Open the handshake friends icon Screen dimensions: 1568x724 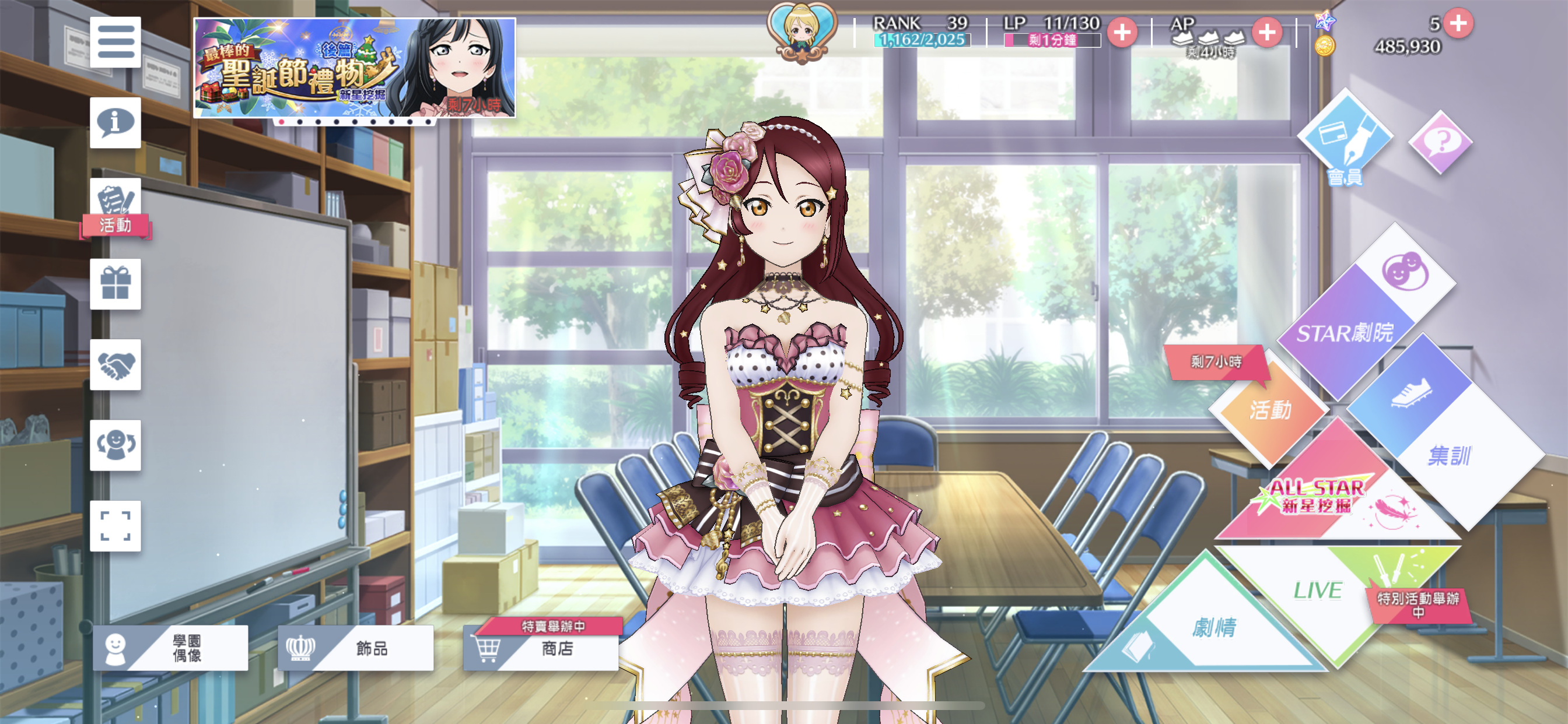(115, 364)
